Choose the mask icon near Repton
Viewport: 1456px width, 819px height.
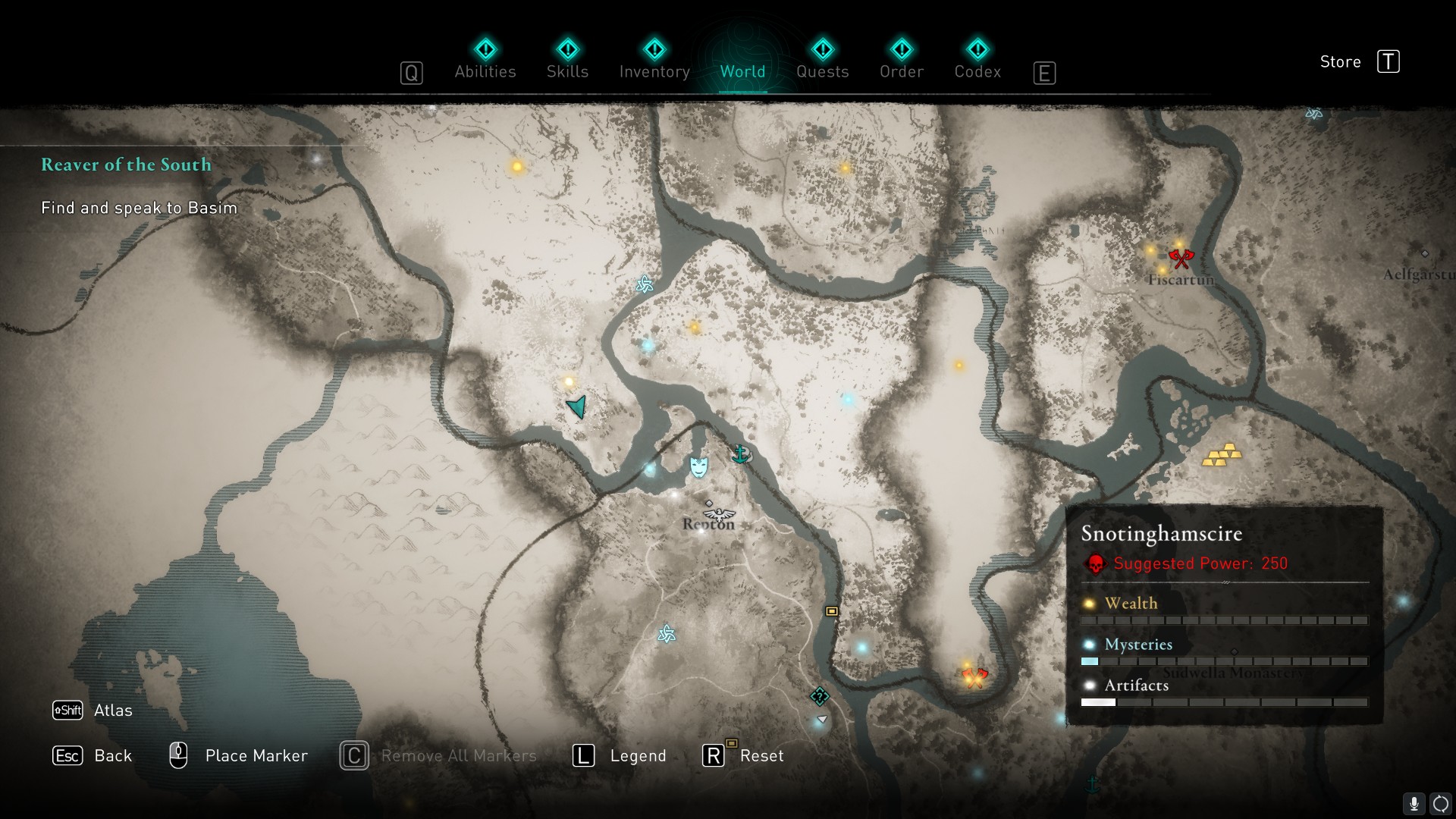point(698,466)
